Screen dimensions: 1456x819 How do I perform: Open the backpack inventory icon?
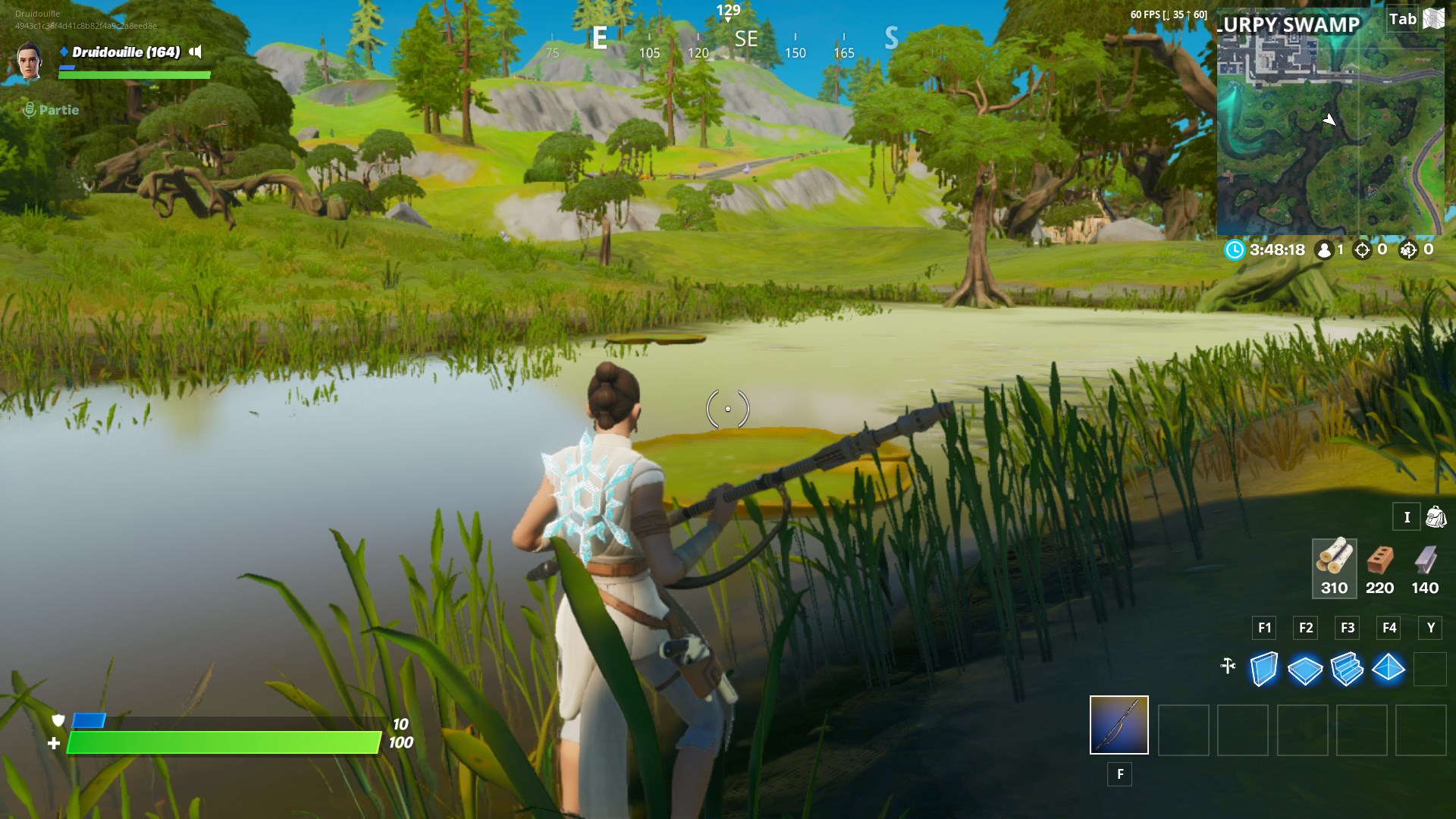pos(1436,517)
